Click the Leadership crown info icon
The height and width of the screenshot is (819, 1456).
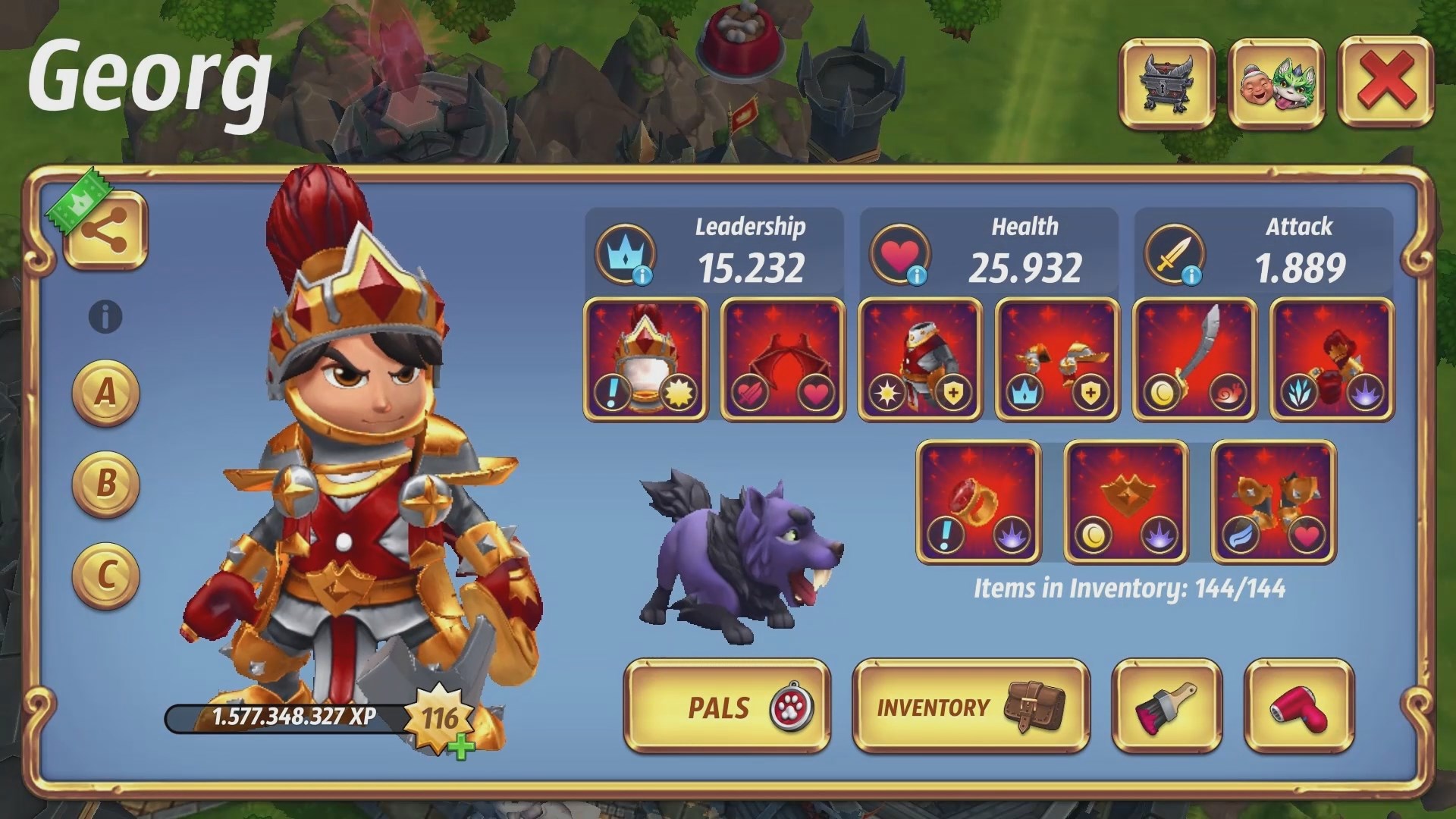[x=644, y=275]
